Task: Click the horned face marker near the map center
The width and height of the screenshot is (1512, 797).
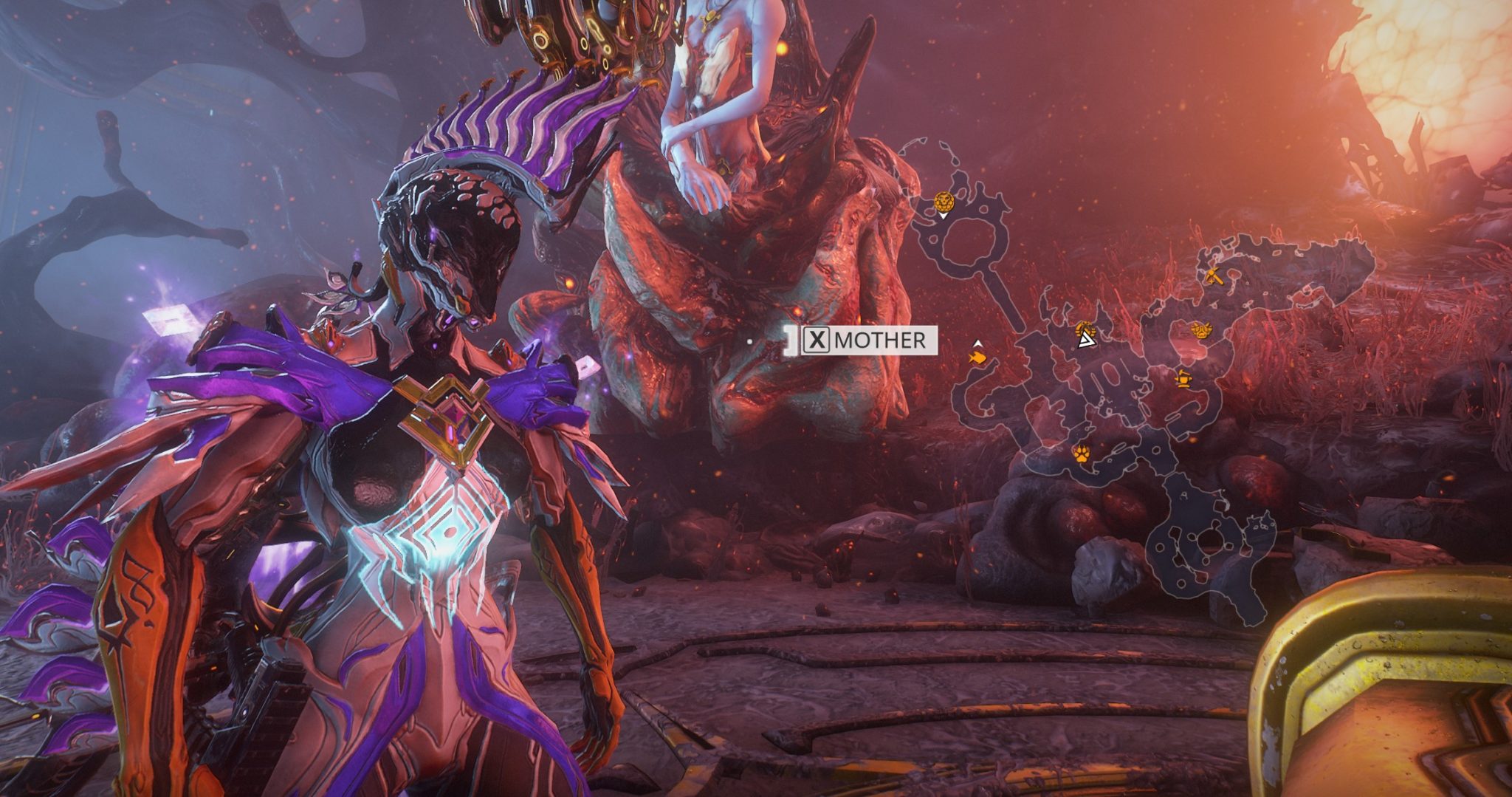Action: (1201, 329)
